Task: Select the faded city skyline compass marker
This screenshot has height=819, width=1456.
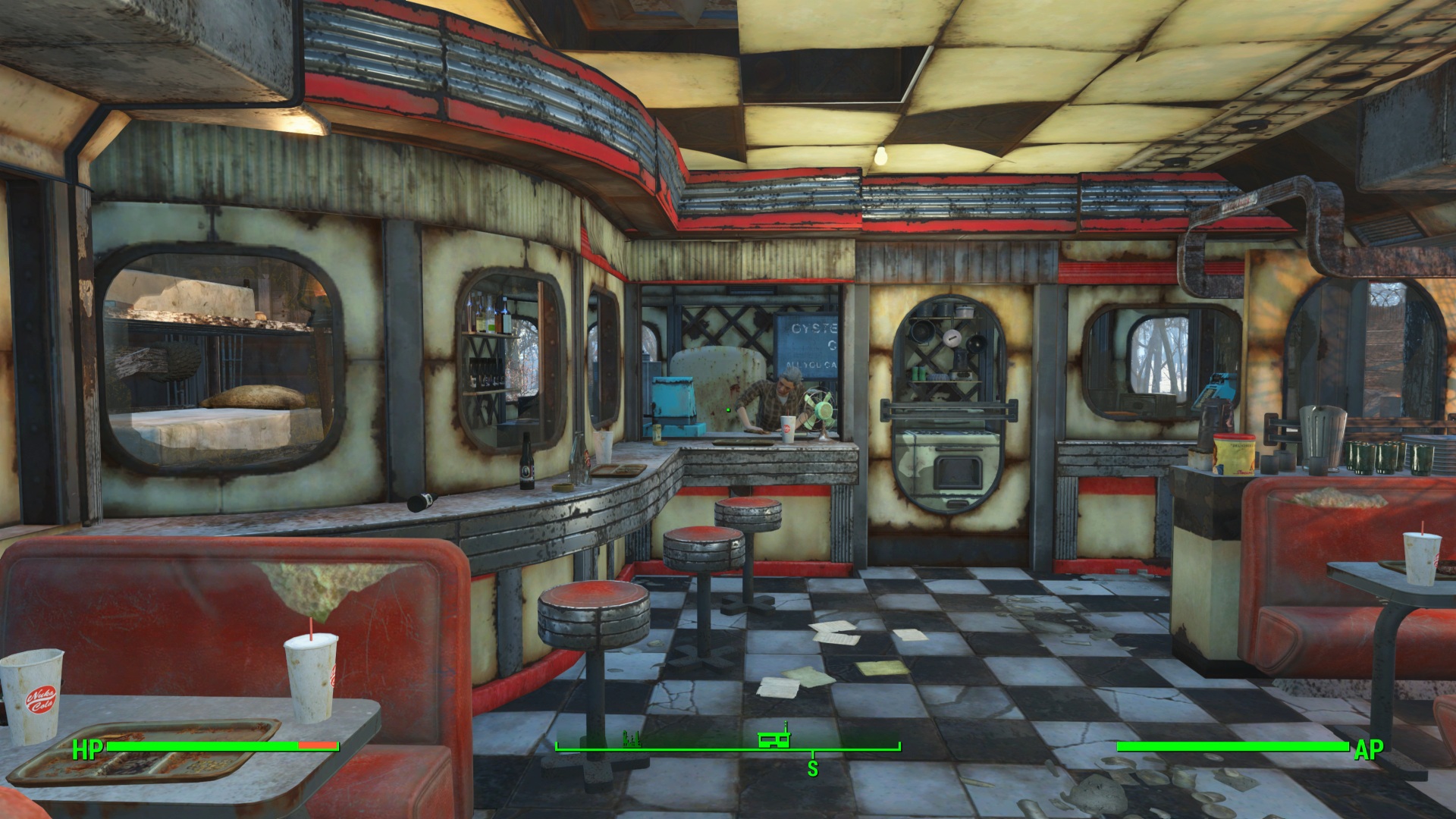Action: pos(631,738)
